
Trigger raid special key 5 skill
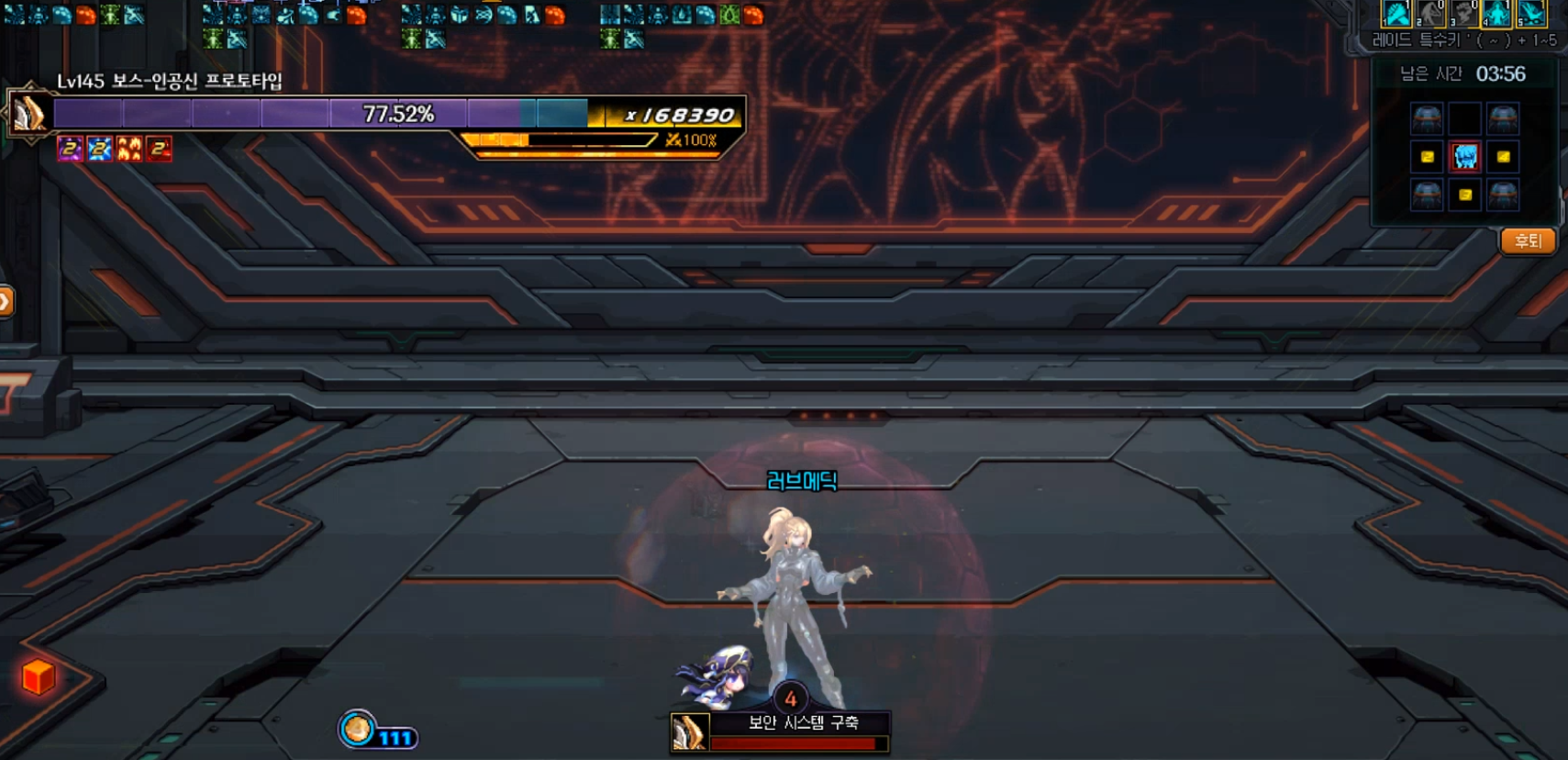coord(1530,14)
